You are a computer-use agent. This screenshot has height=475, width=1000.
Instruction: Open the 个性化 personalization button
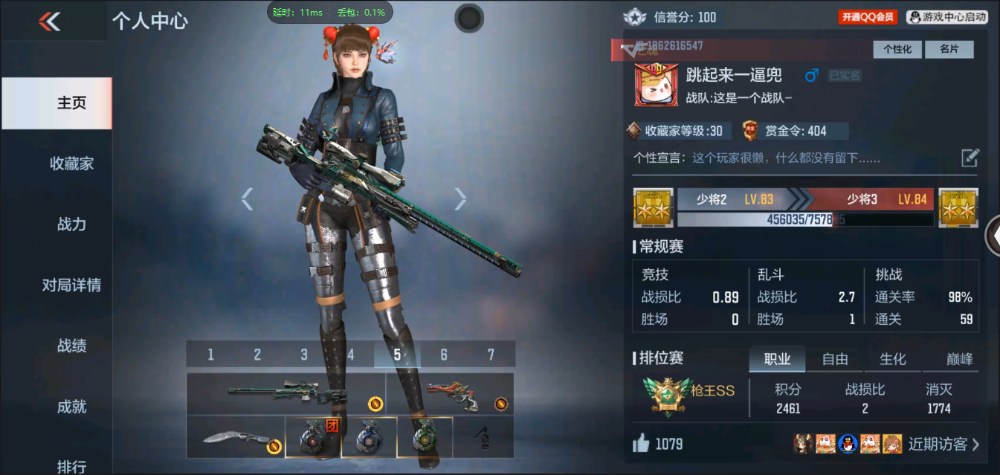click(897, 49)
